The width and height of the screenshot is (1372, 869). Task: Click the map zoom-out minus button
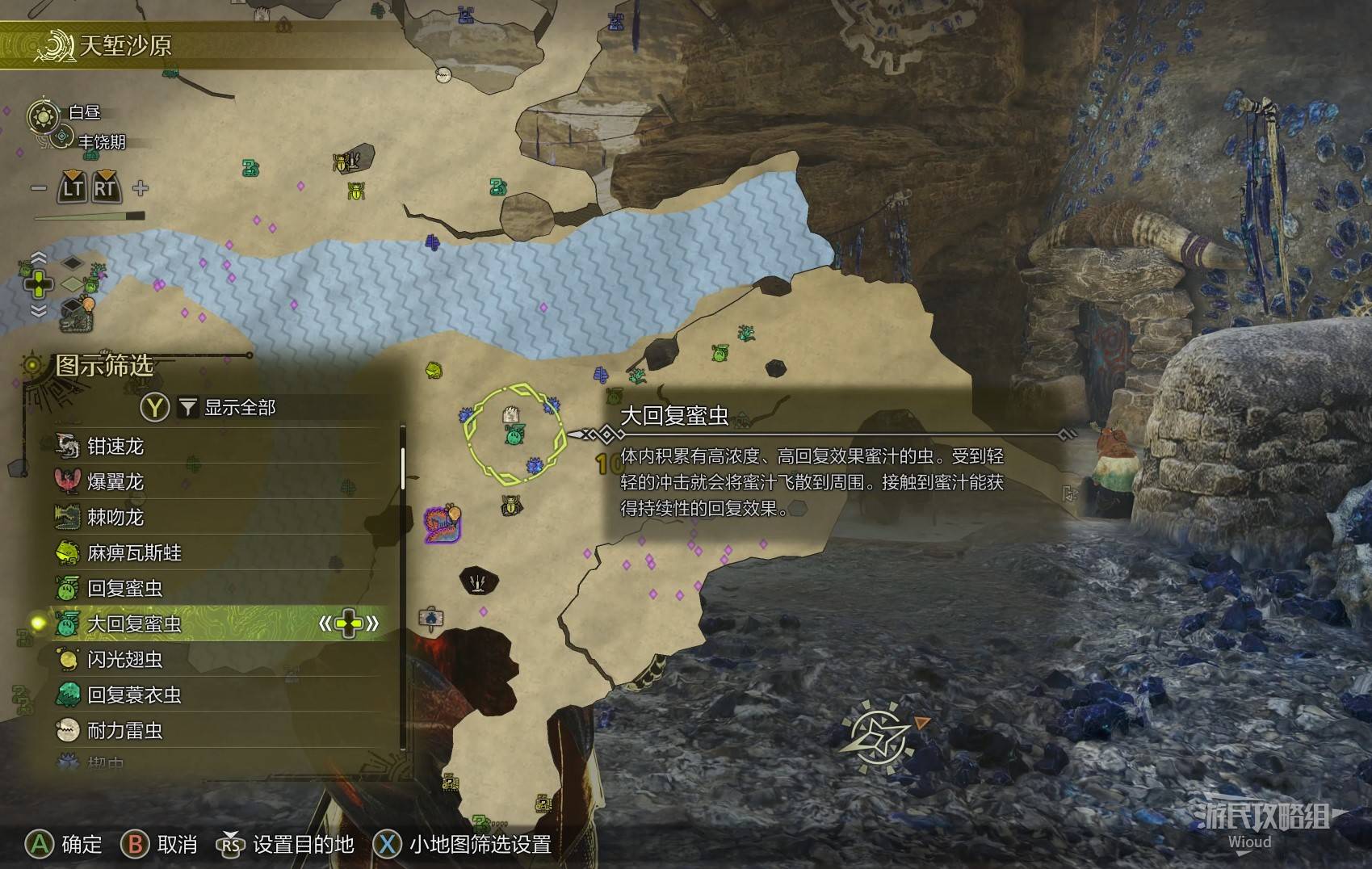coord(38,188)
